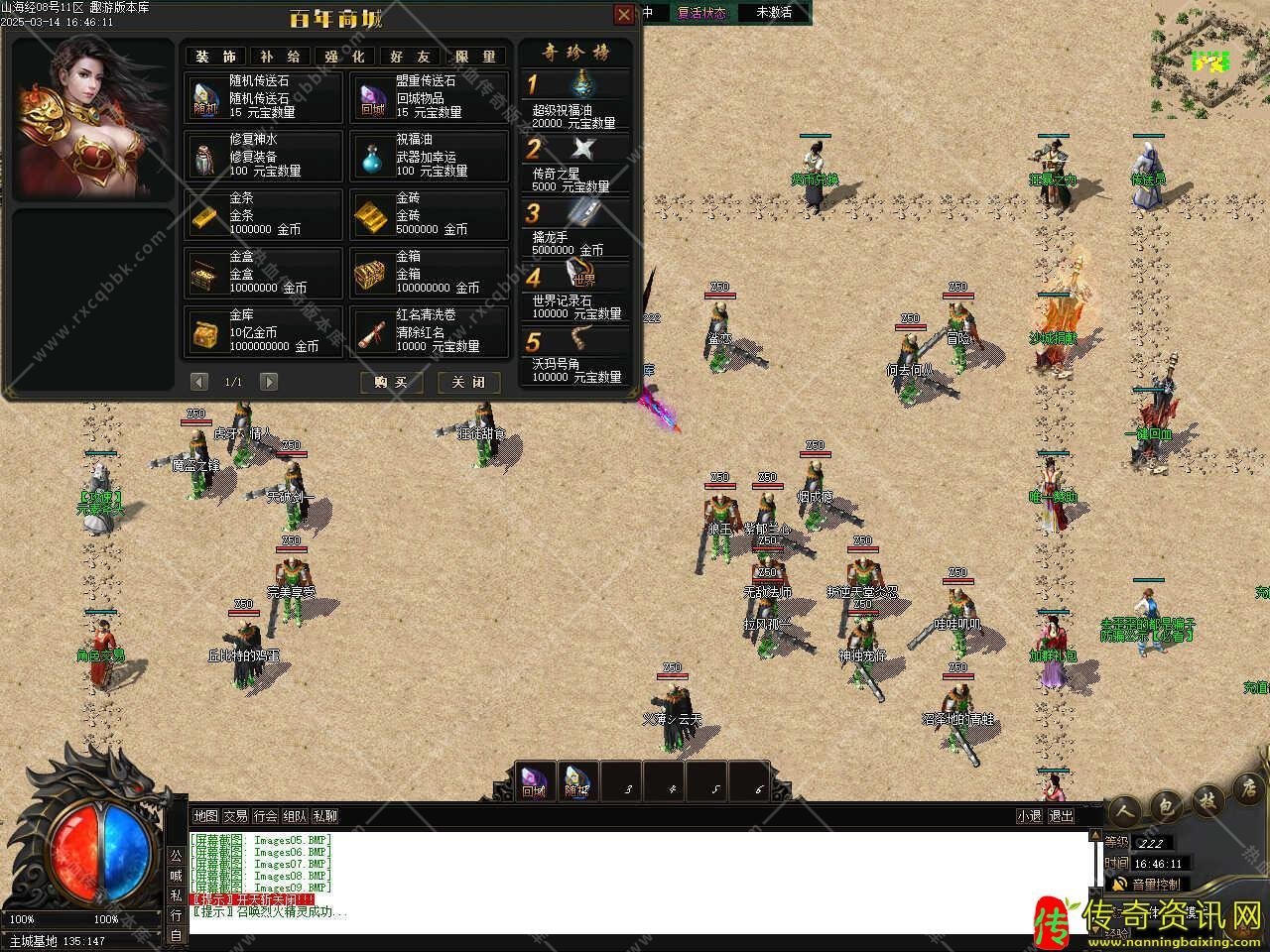Image resolution: width=1270 pixels, height=952 pixels.
Task: Choose 红名清洗卷 scroll item
Action: [x=429, y=331]
